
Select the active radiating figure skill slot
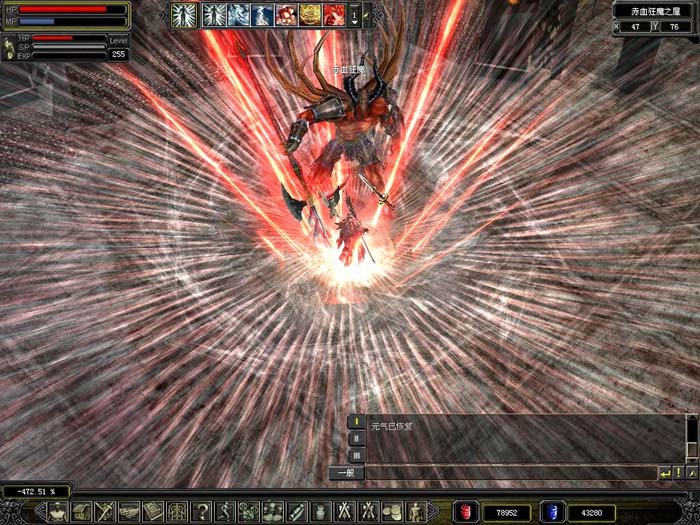coord(184,14)
